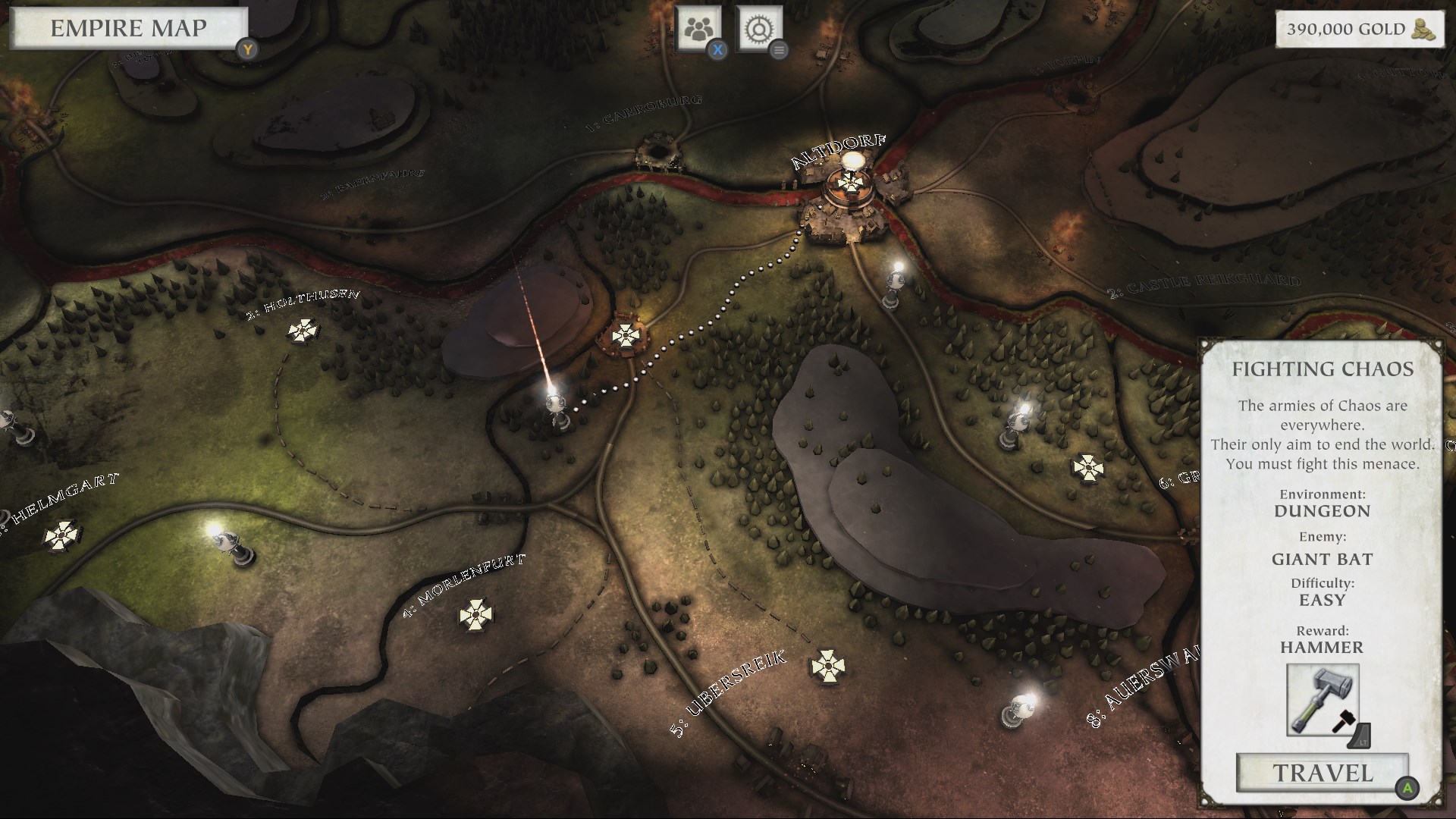Viewport: 1456px width, 819px height.
Task: Select the quest marker with red beam
Action: pyautogui.click(x=557, y=404)
